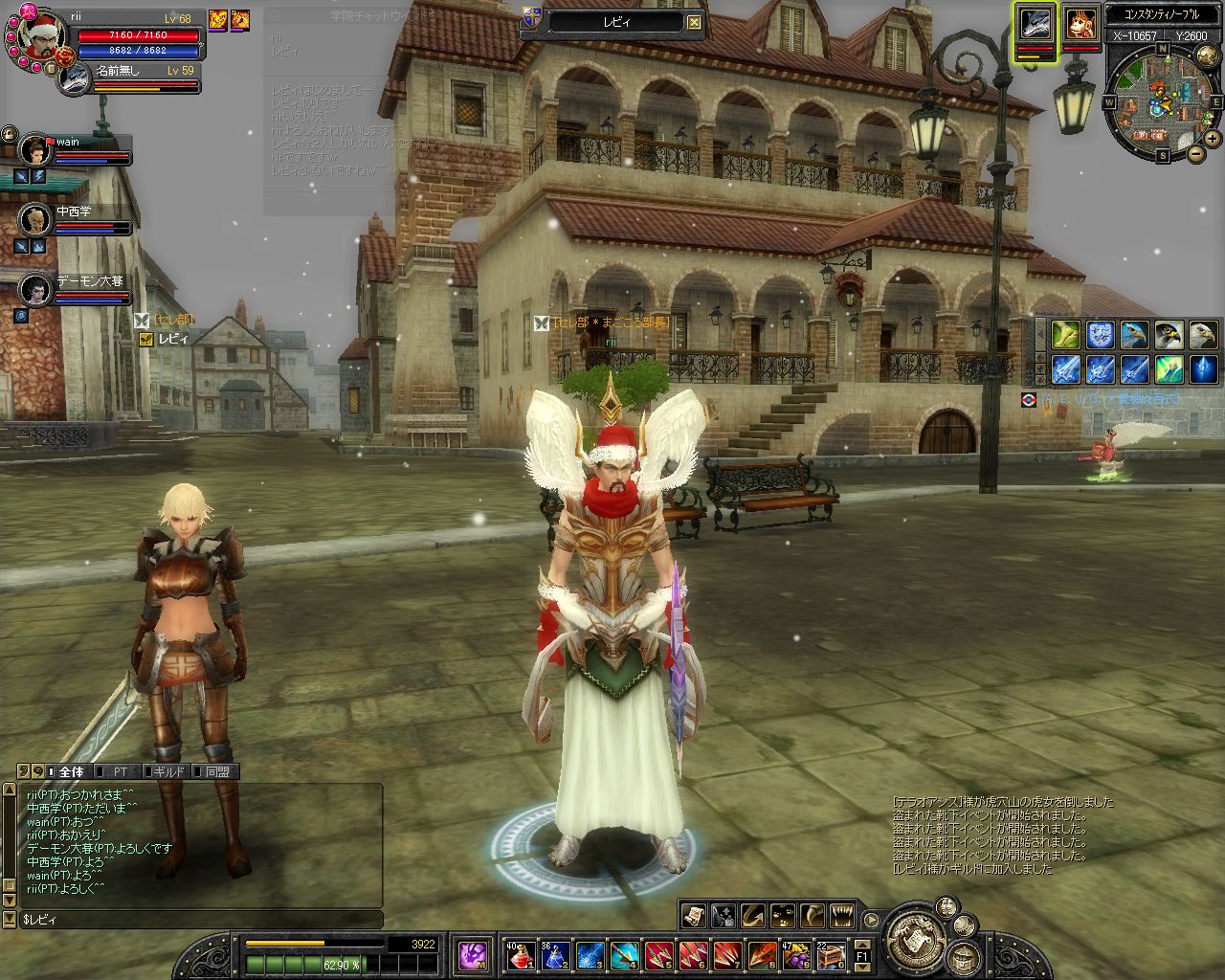Image resolution: width=1225 pixels, height=980 pixels.
Task: Select the wolf pet portrait
Action: (x=1035, y=24)
